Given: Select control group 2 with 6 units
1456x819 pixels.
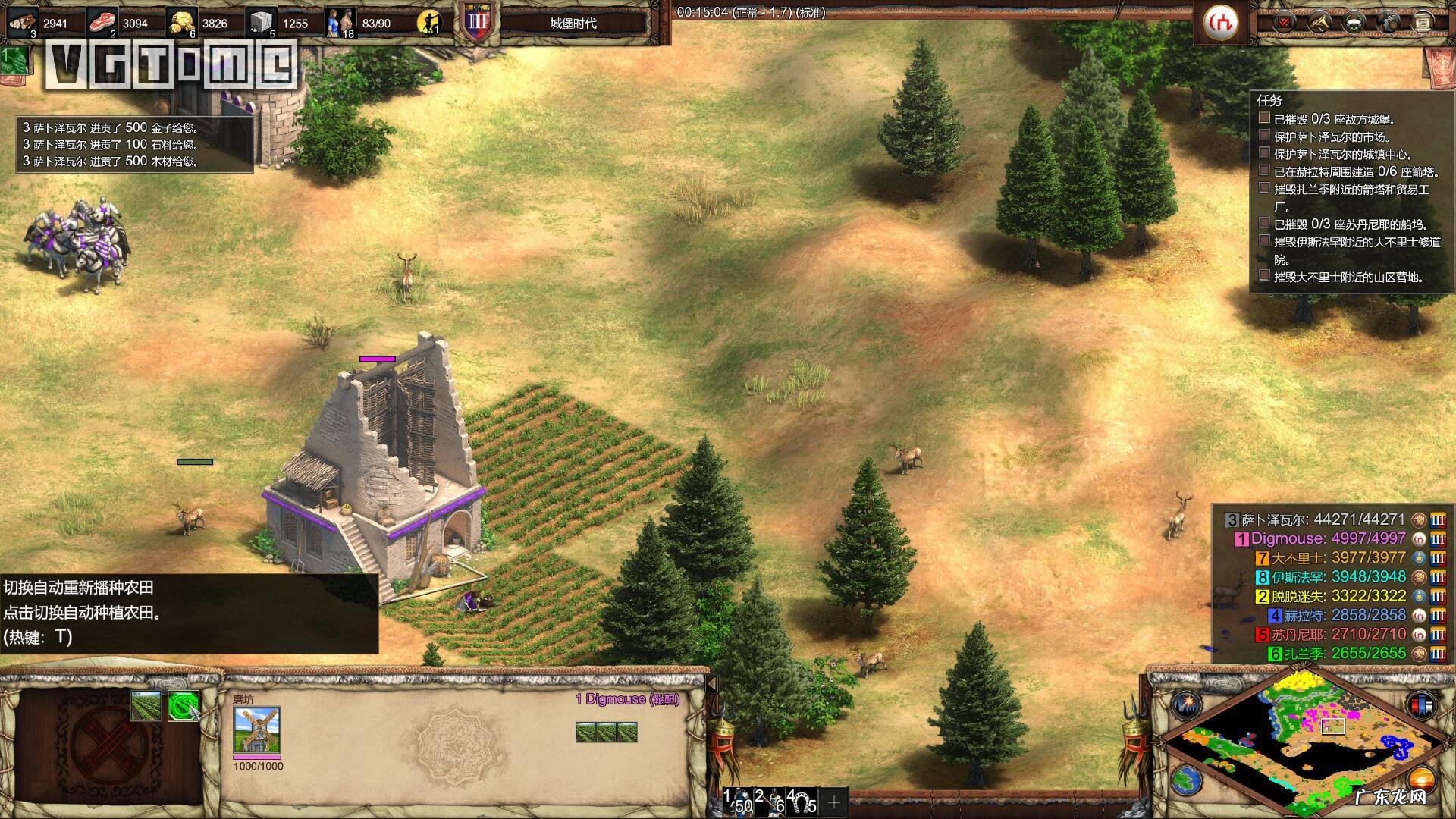Looking at the screenshot, I should [770, 802].
